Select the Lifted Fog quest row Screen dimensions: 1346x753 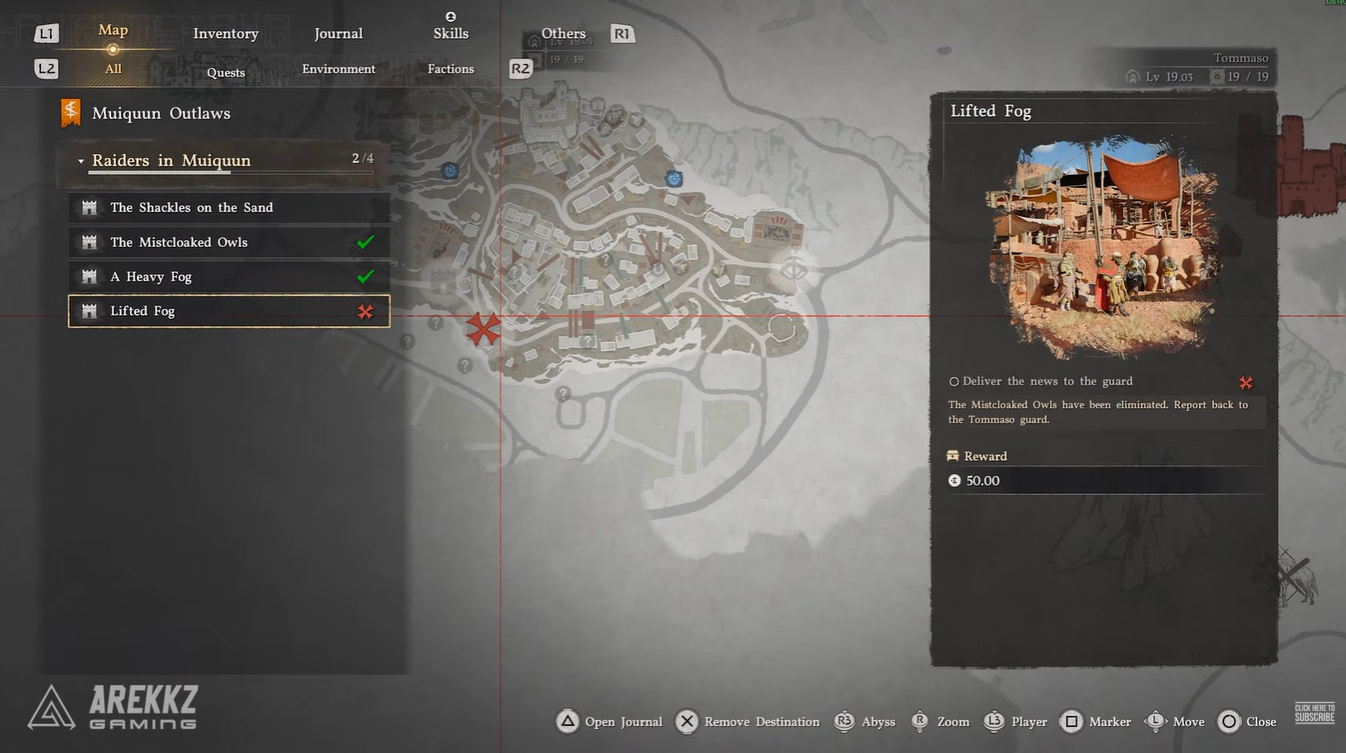(228, 311)
